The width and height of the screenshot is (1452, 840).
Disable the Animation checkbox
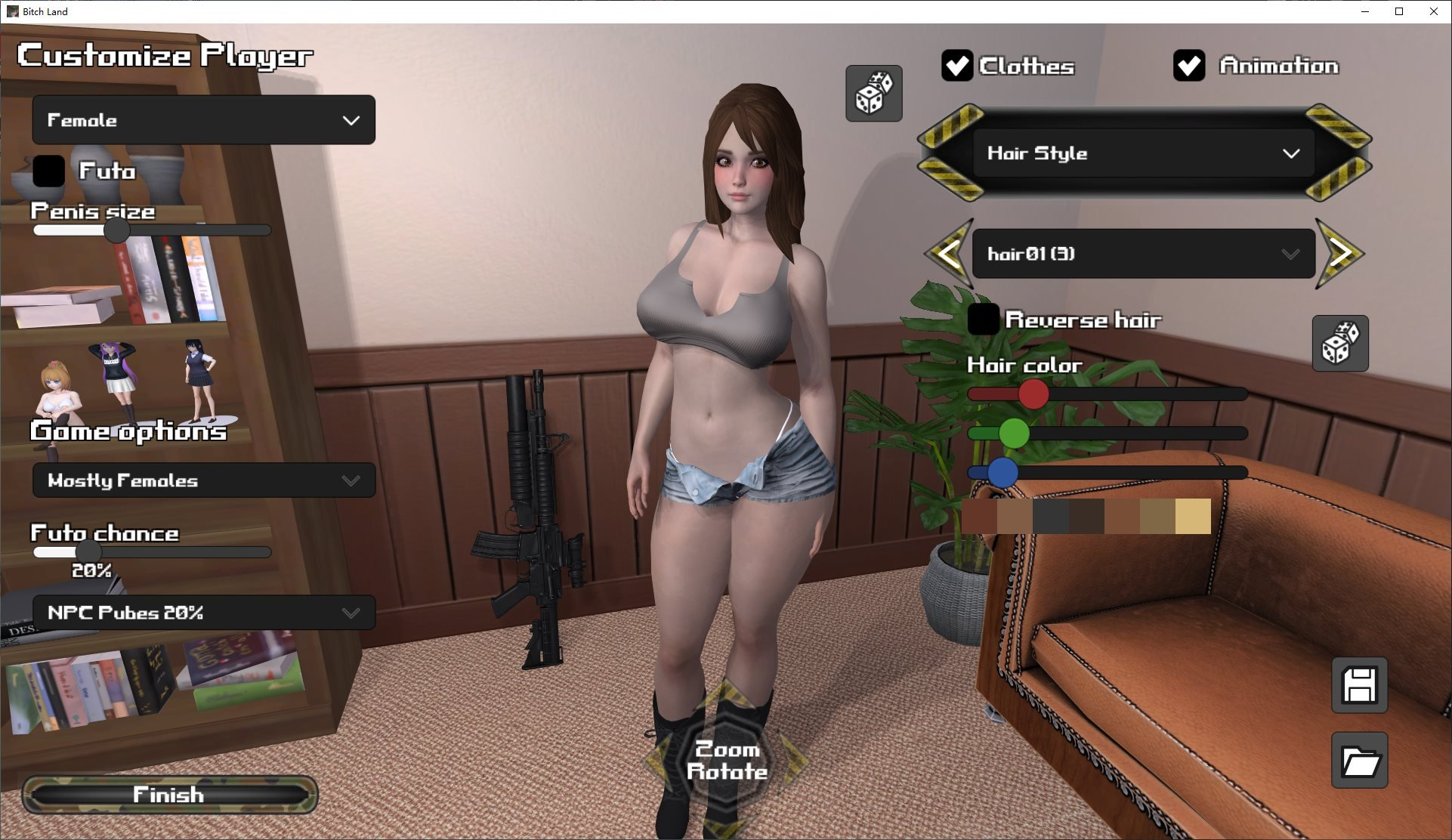point(1190,66)
